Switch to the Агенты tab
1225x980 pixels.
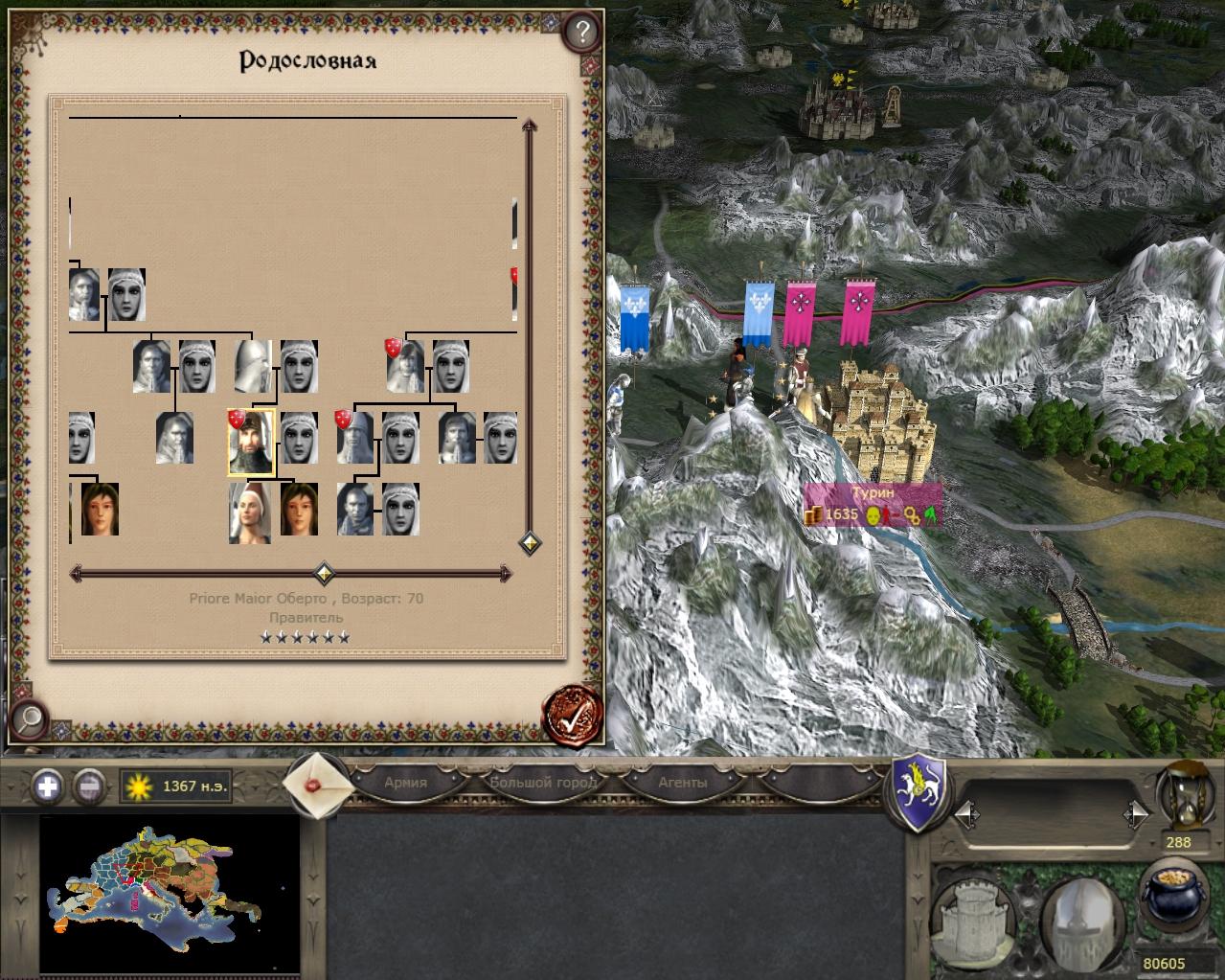pyautogui.click(x=682, y=782)
